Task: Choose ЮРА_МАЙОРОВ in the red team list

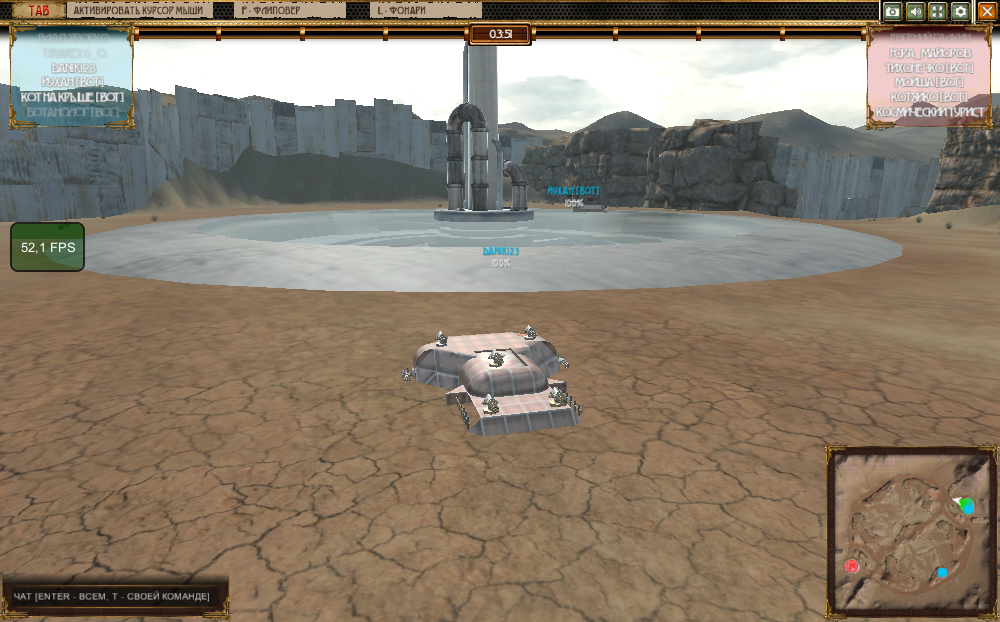Action: pos(929,52)
